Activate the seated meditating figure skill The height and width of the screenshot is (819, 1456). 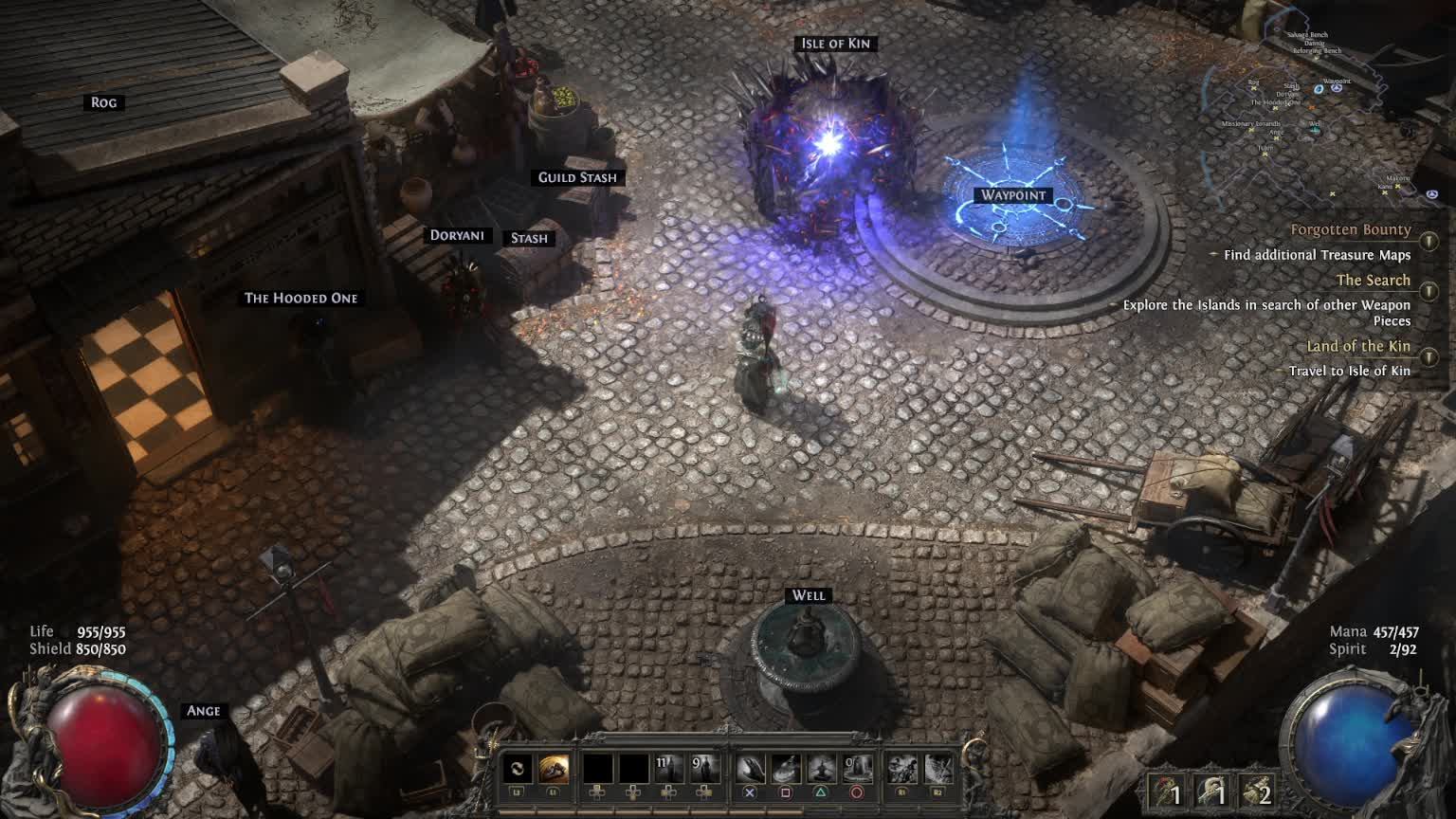coord(821,769)
